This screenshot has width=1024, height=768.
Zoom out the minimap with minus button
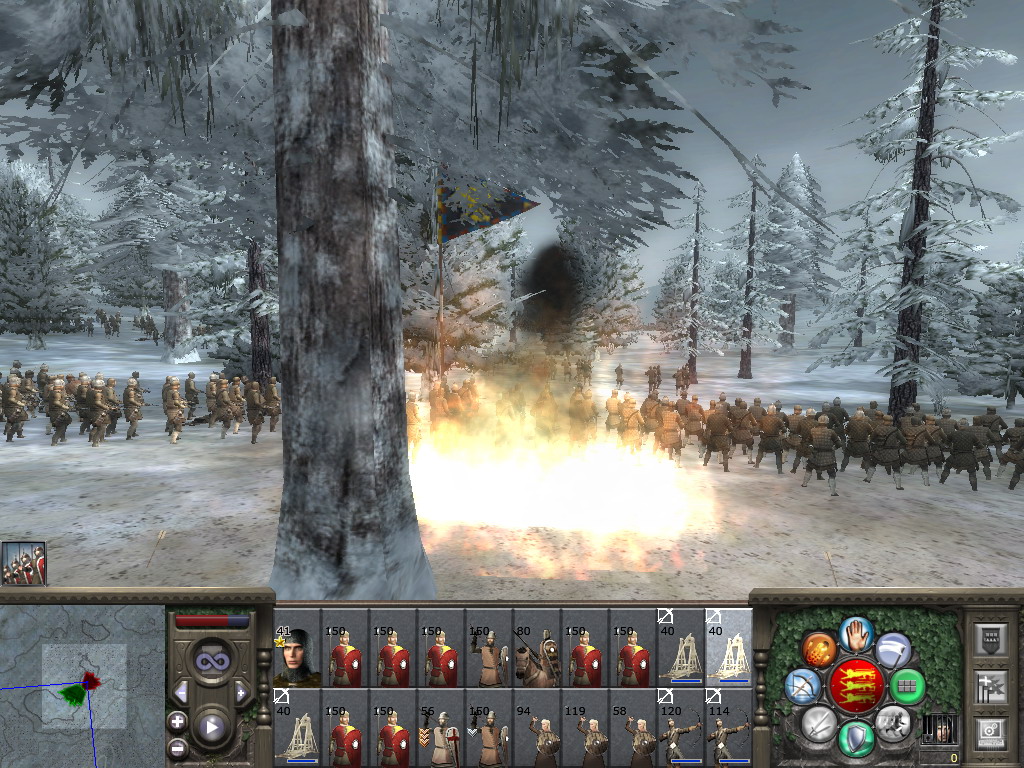tap(177, 747)
